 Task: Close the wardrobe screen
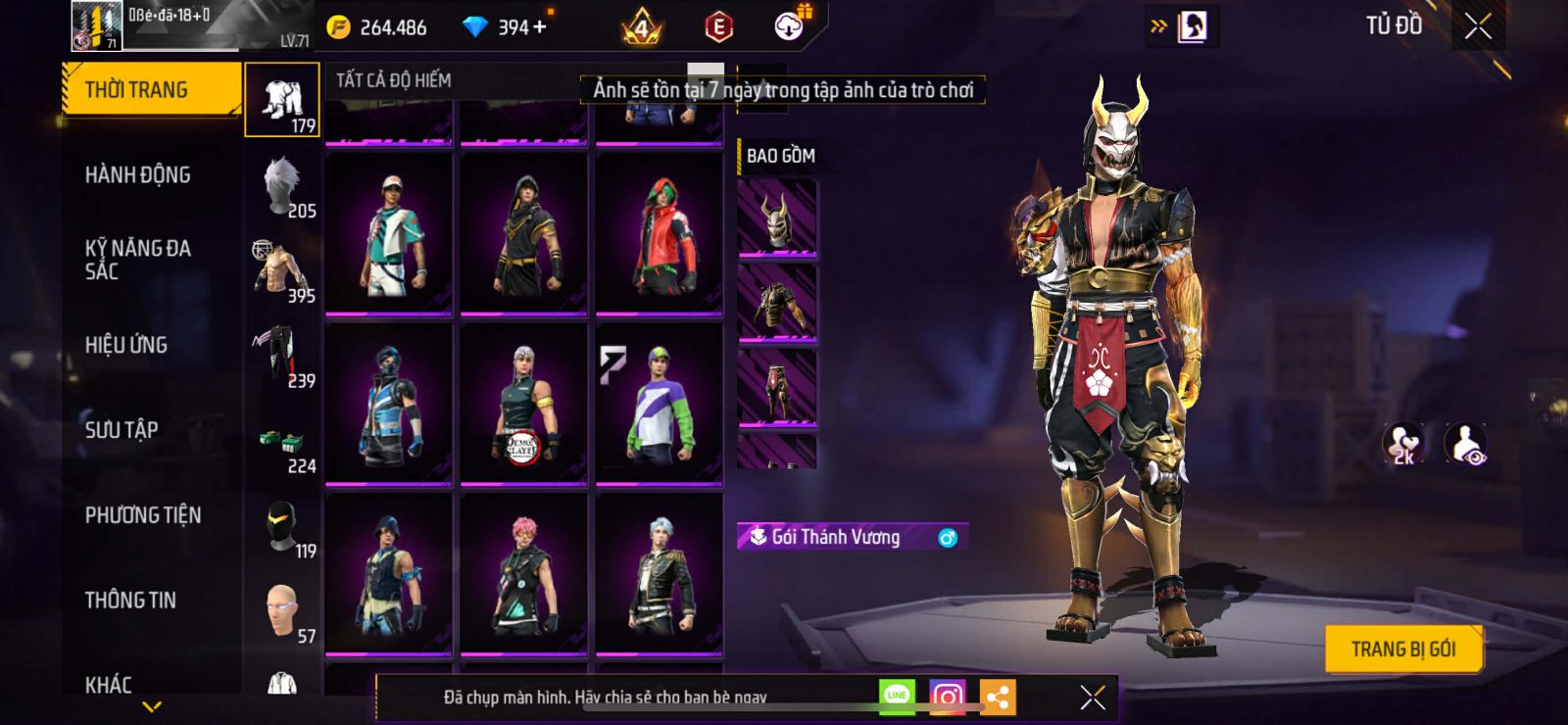pyautogui.click(x=1478, y=26)
